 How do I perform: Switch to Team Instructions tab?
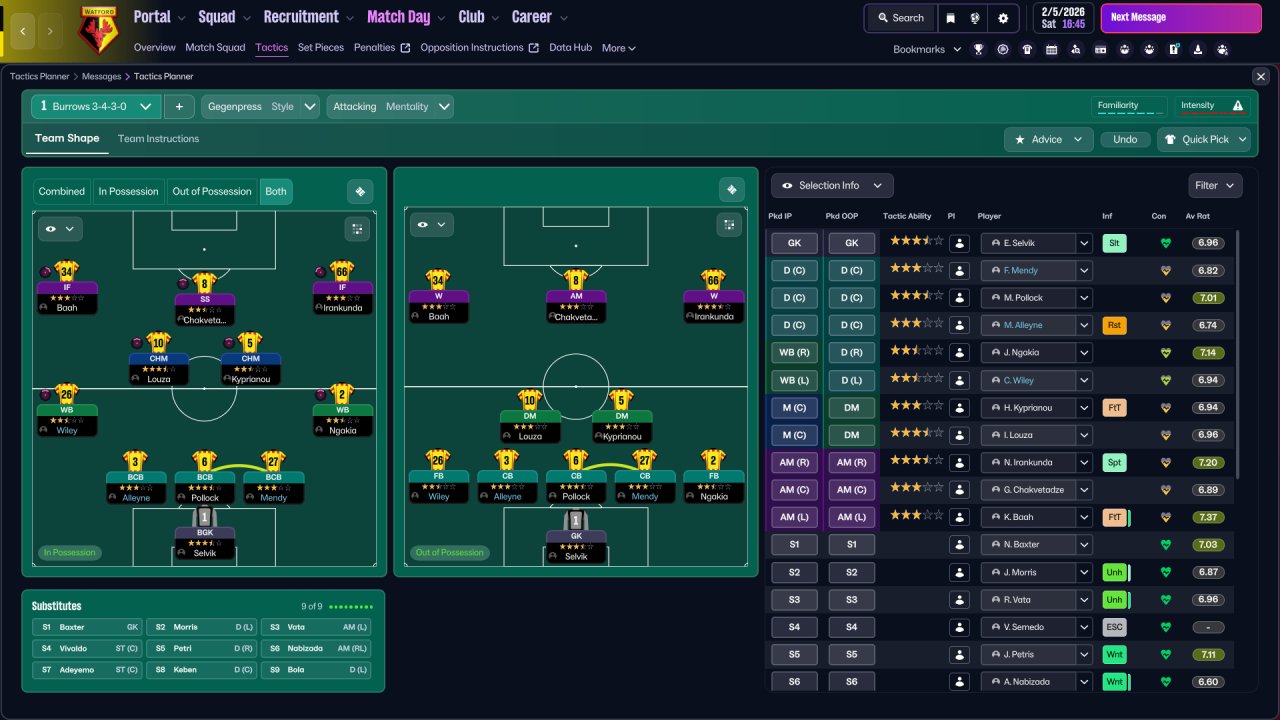click(158, 139)
